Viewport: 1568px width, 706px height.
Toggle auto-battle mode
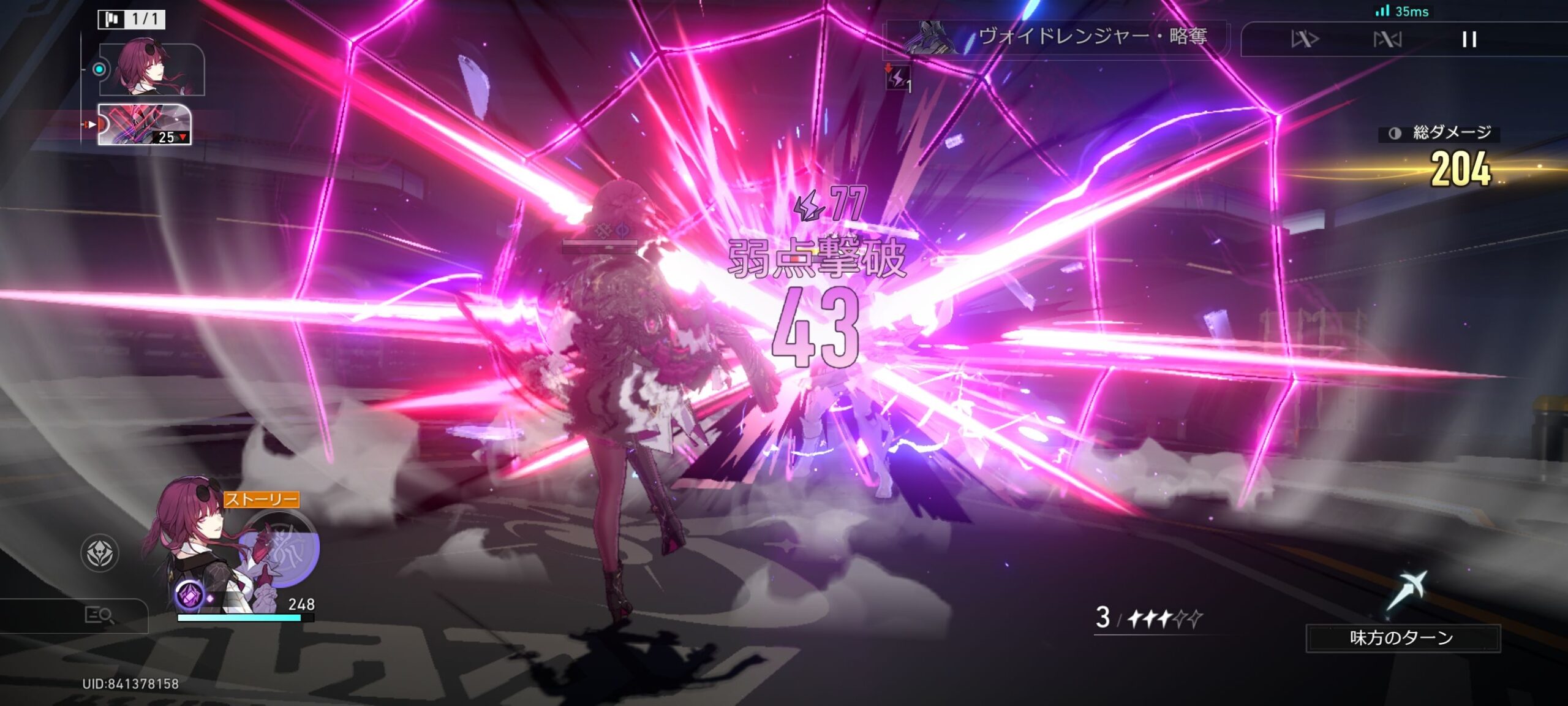pos(1387,40)
